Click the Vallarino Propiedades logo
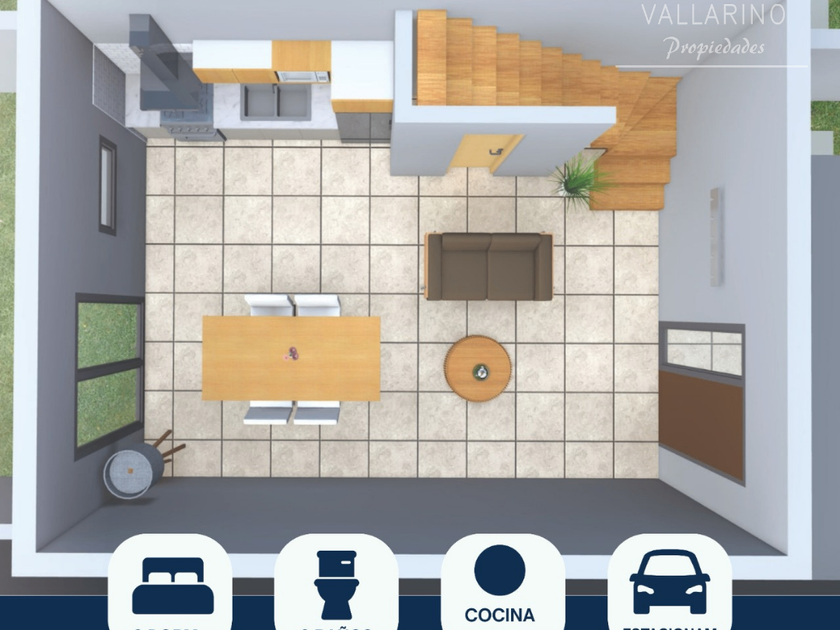The height and width of the screenshot is (630, 840). tap(714, 30)
